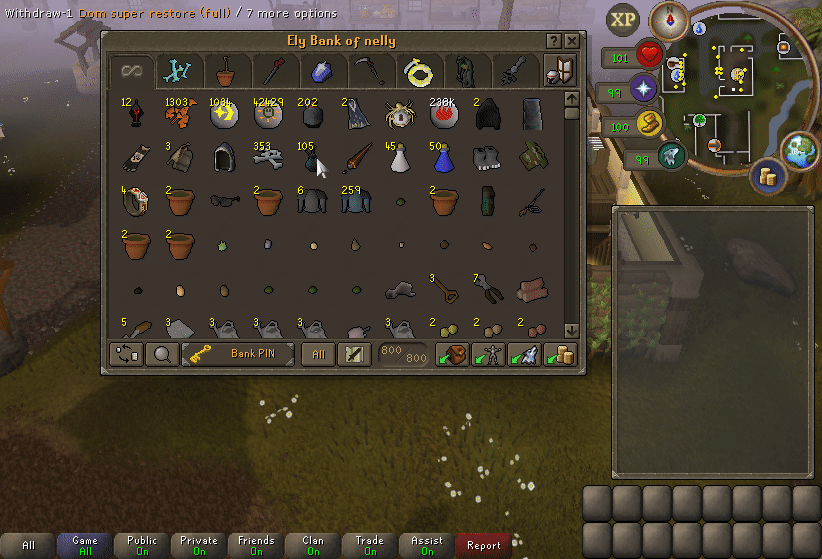Select the sunglasses item in the bank

coord(225,200)
